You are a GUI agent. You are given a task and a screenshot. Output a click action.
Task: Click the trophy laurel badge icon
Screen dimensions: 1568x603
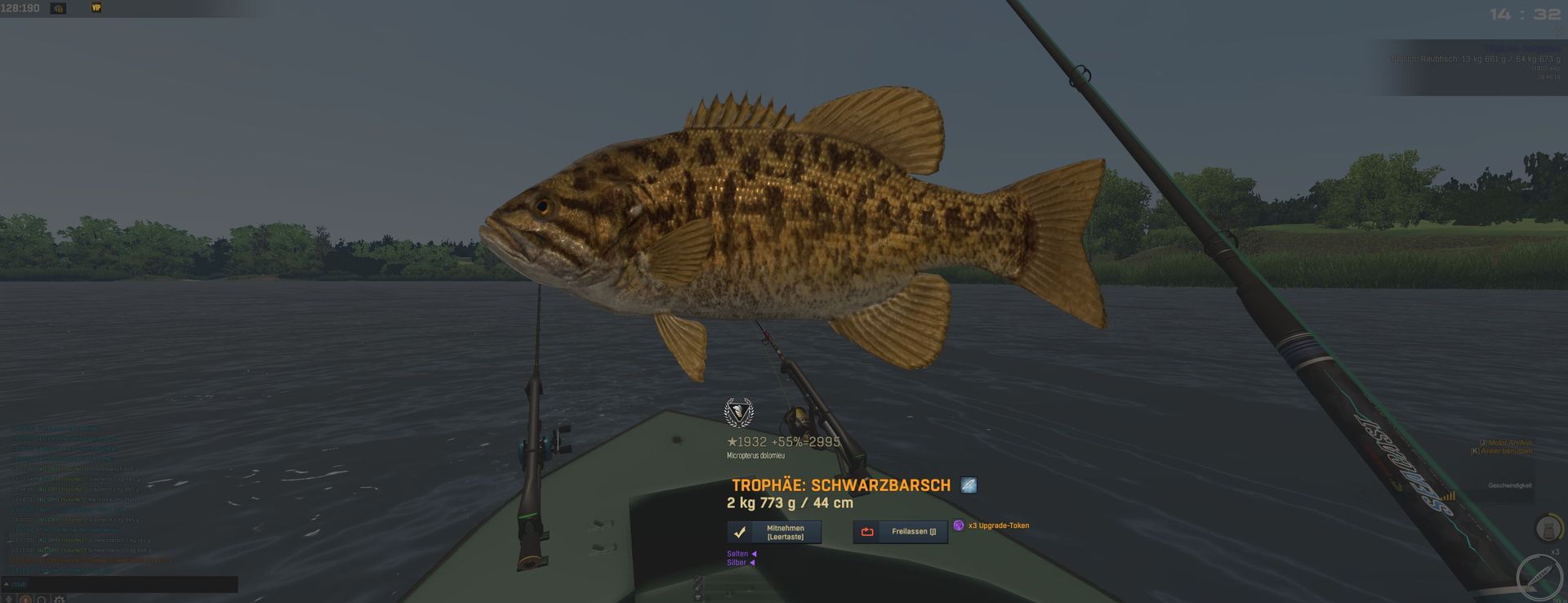pos(739,413)
